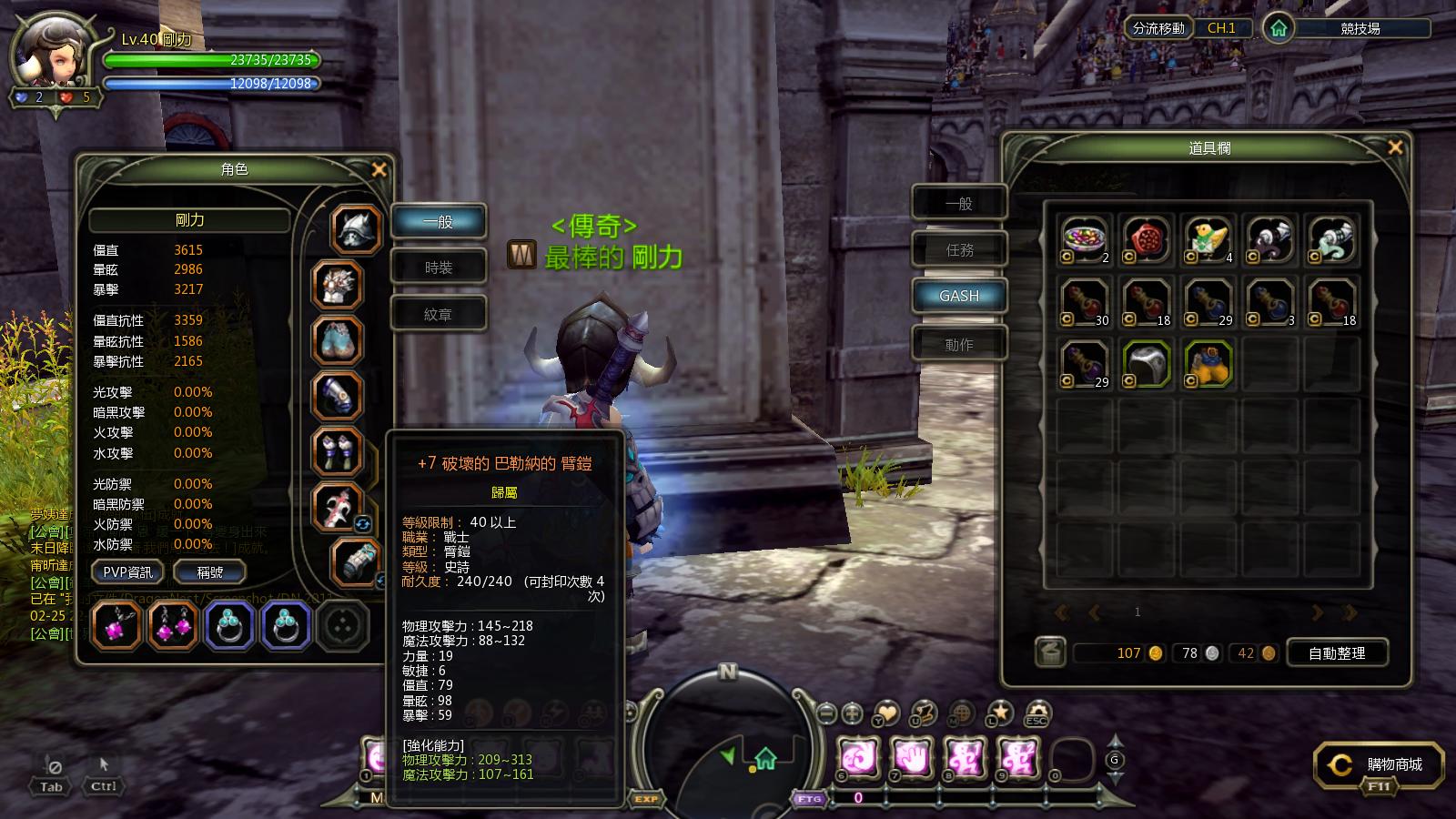
Task: Open the 稱號 title button
Action: click(x=210, y=571)
